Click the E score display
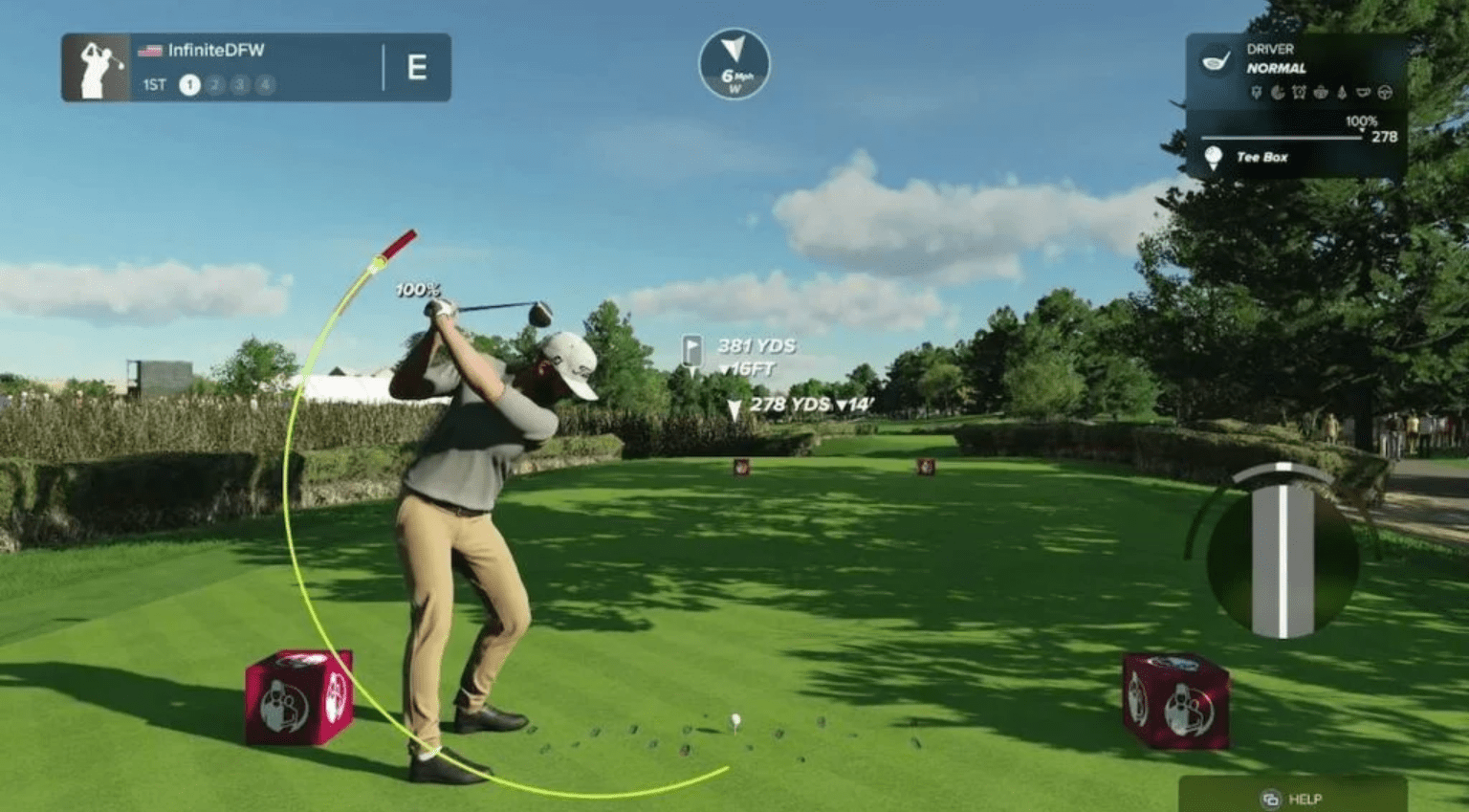This screenshot has height=812, width=1469. (x=418, y=67)
